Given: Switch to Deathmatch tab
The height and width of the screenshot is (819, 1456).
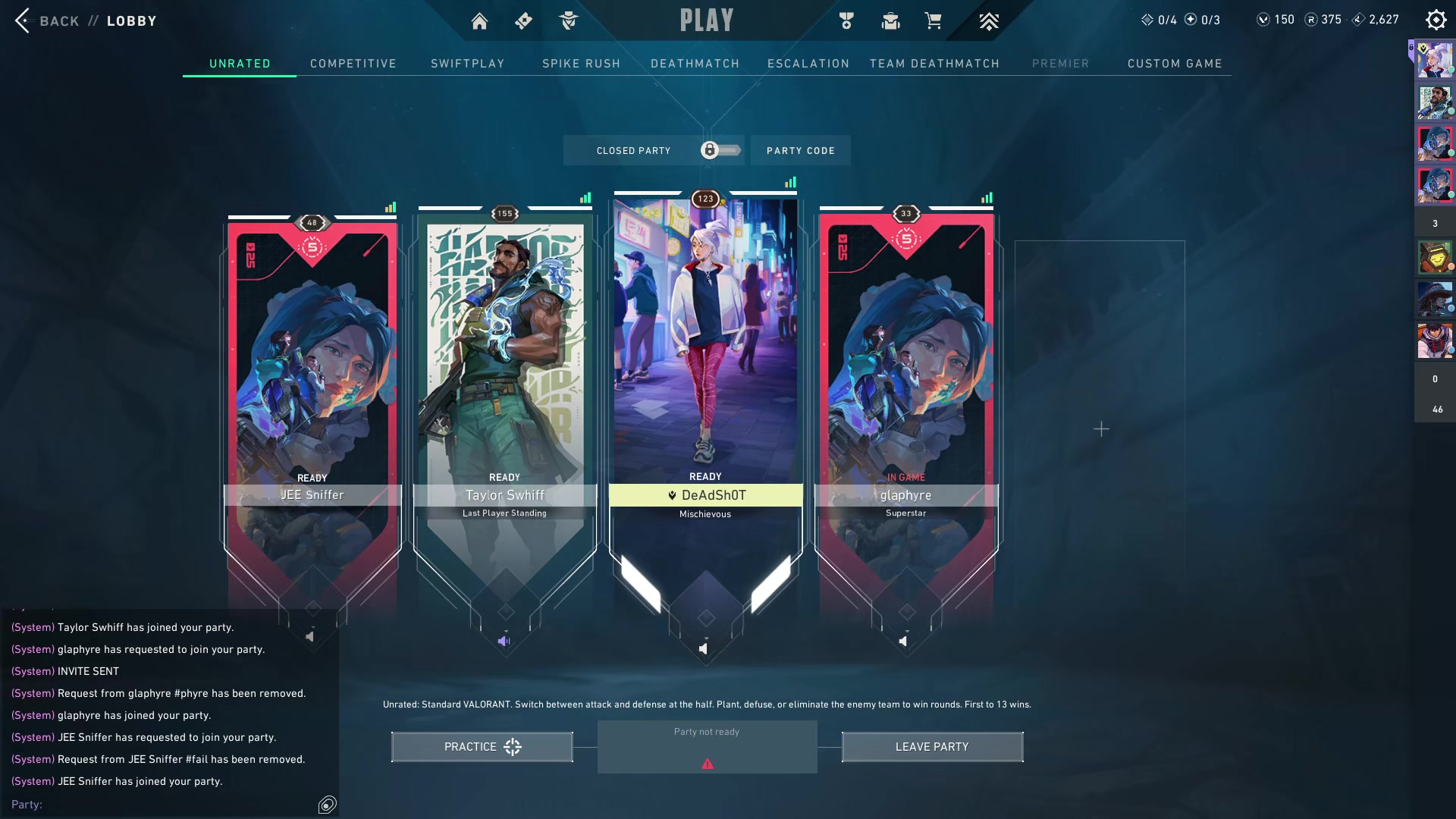Looking at the screenshot, I should point(695,64).
